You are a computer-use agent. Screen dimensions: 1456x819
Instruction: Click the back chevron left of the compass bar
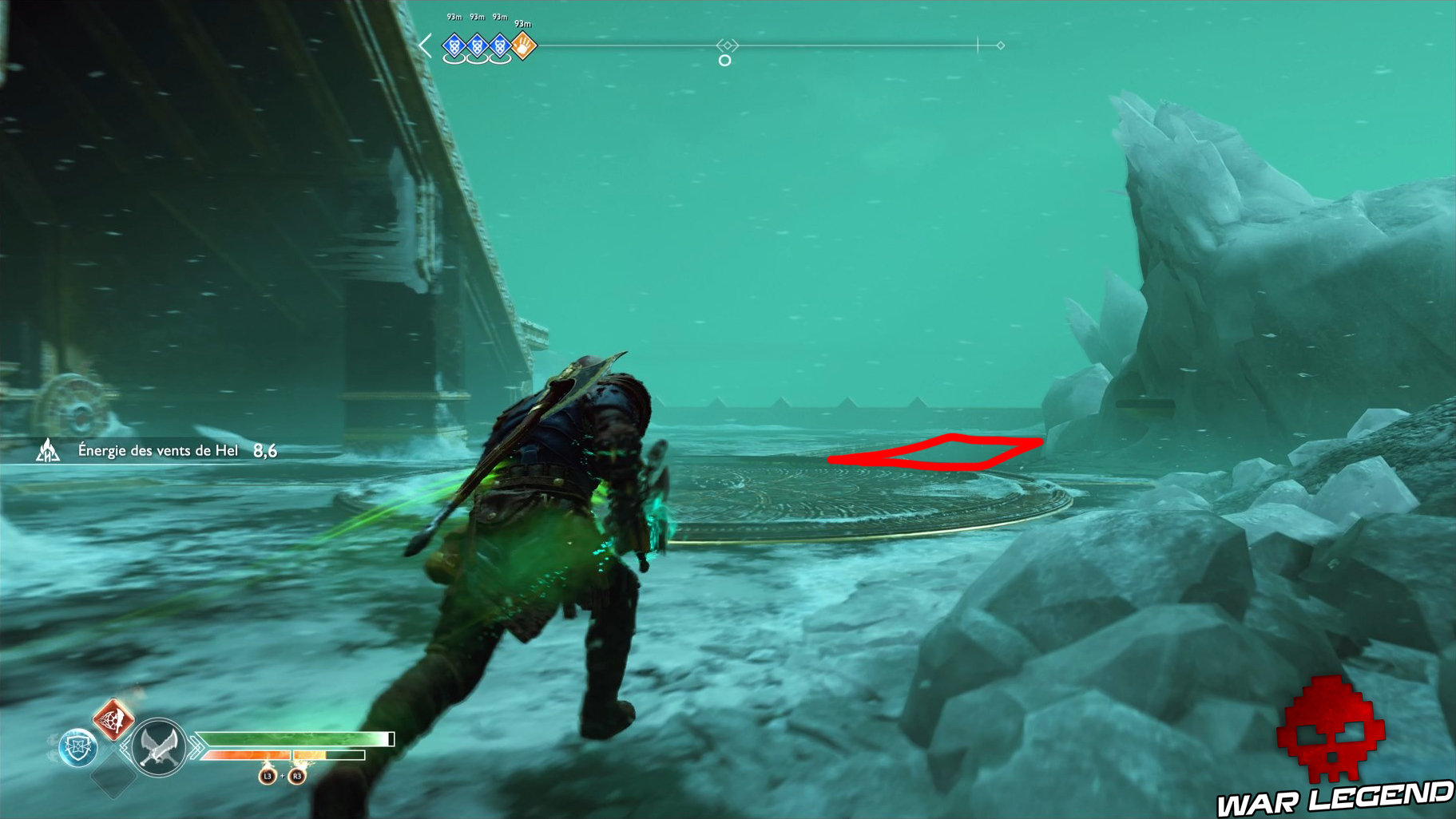pos(426,46)
